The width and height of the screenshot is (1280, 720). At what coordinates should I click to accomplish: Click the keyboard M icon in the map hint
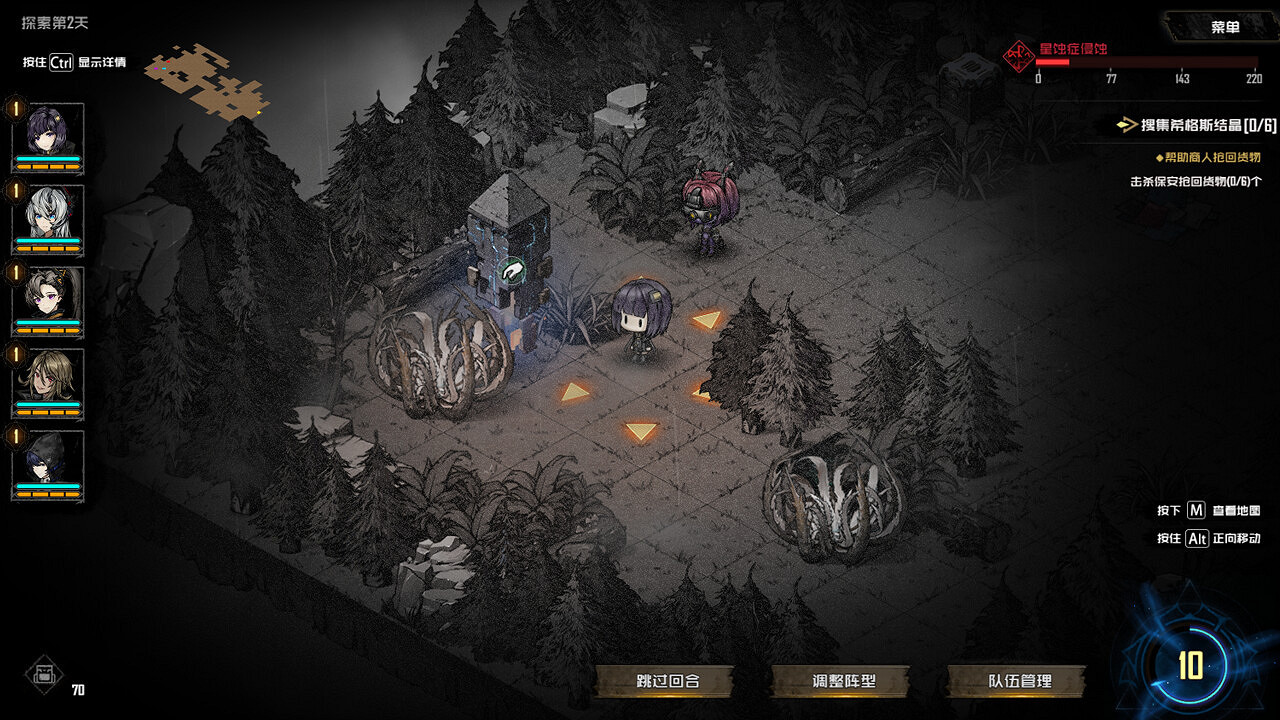pyautogui.click(x=1197, y=512)
